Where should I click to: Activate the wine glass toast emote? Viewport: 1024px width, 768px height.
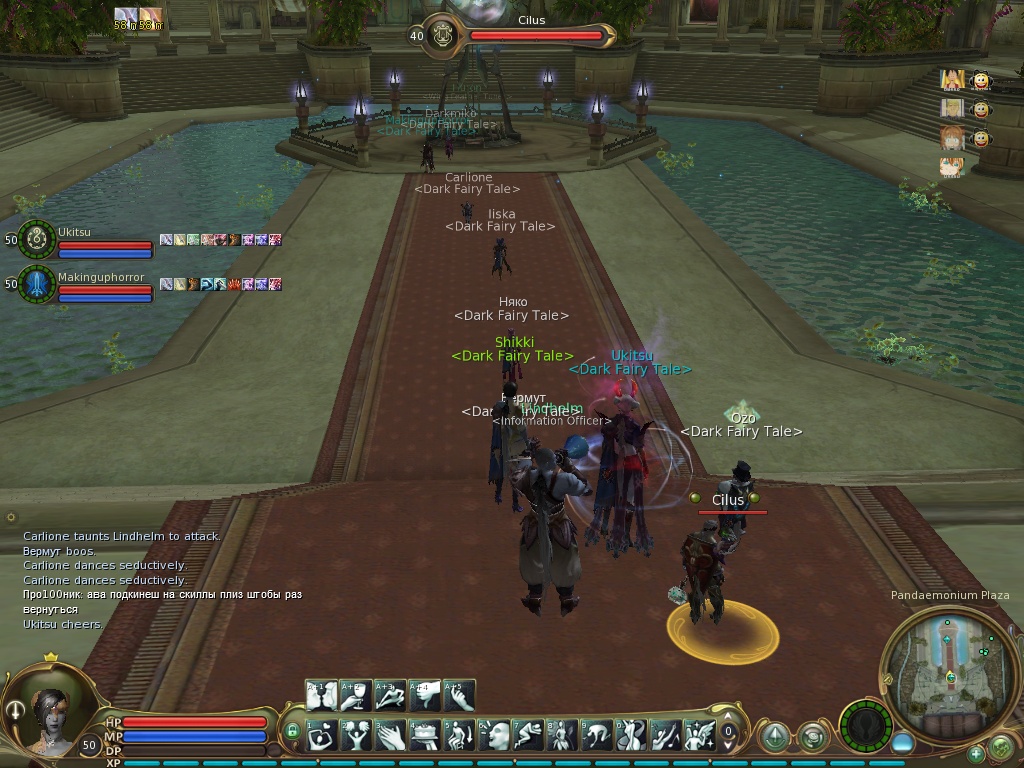click(355, 695)
